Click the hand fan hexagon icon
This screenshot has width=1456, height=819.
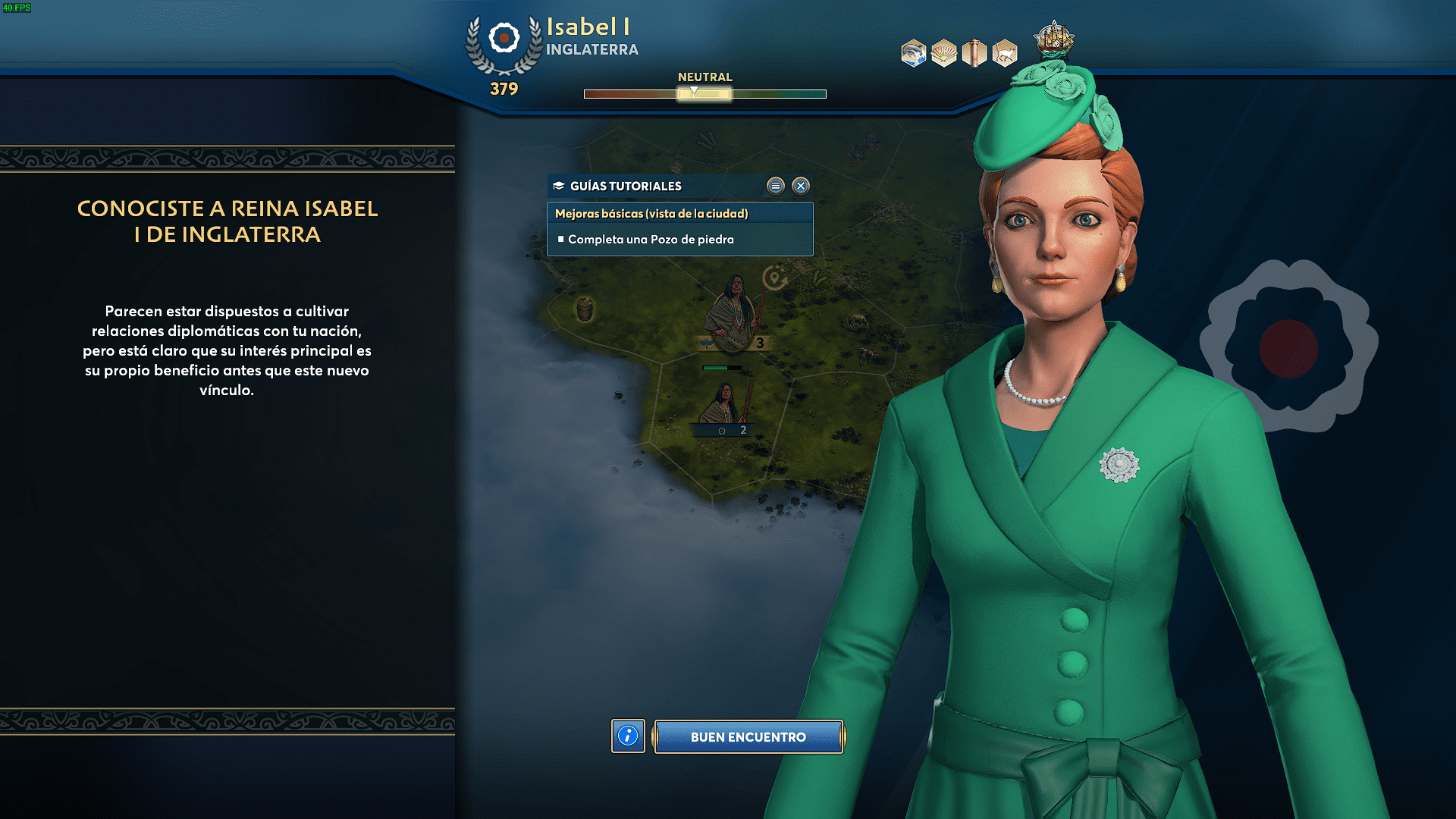(x=944, y=53)
